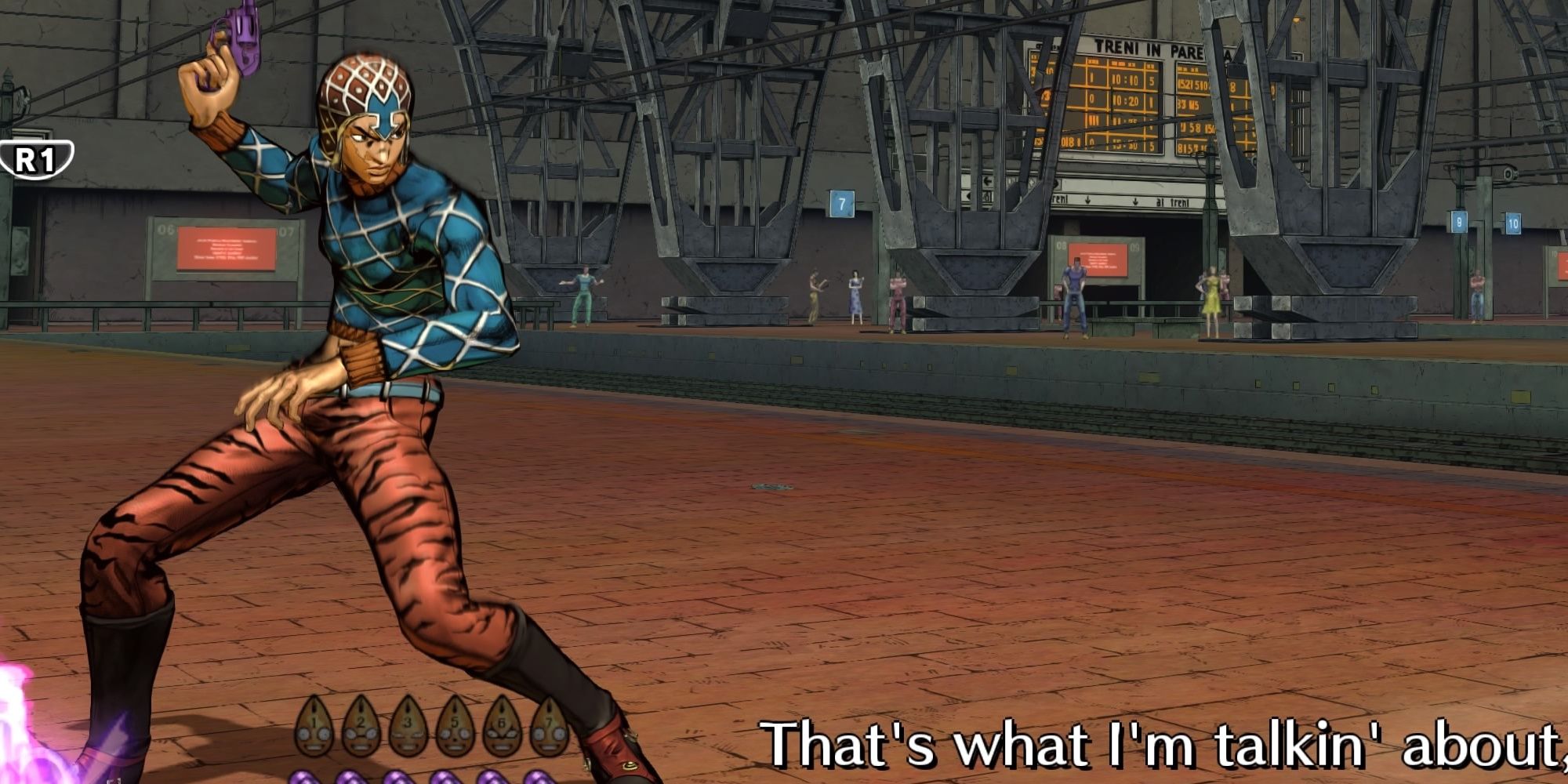Toggle the blue platform 10 sign

(1513, 222)
